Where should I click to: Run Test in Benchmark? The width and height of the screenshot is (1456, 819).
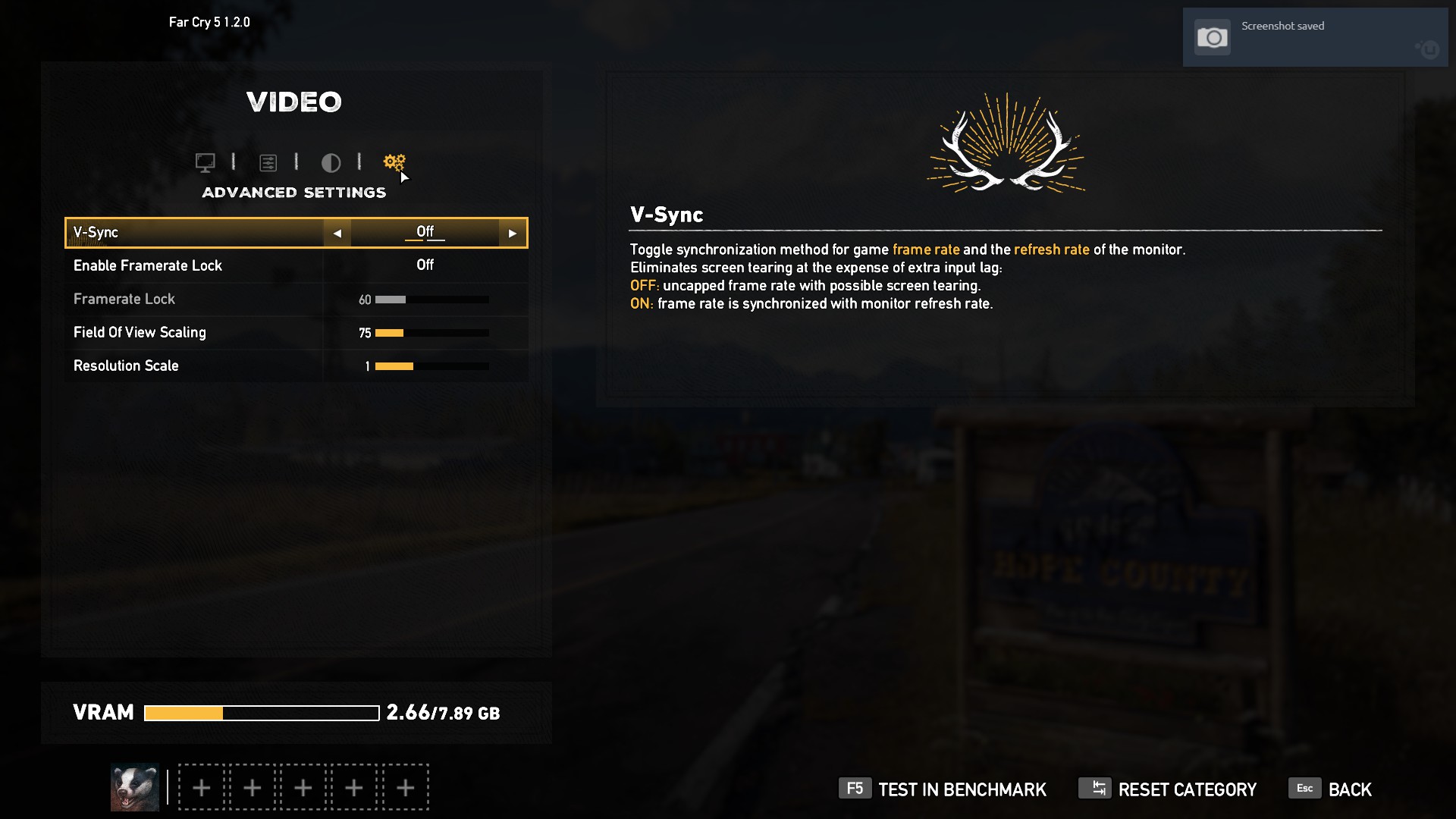[x=943, y=789]
